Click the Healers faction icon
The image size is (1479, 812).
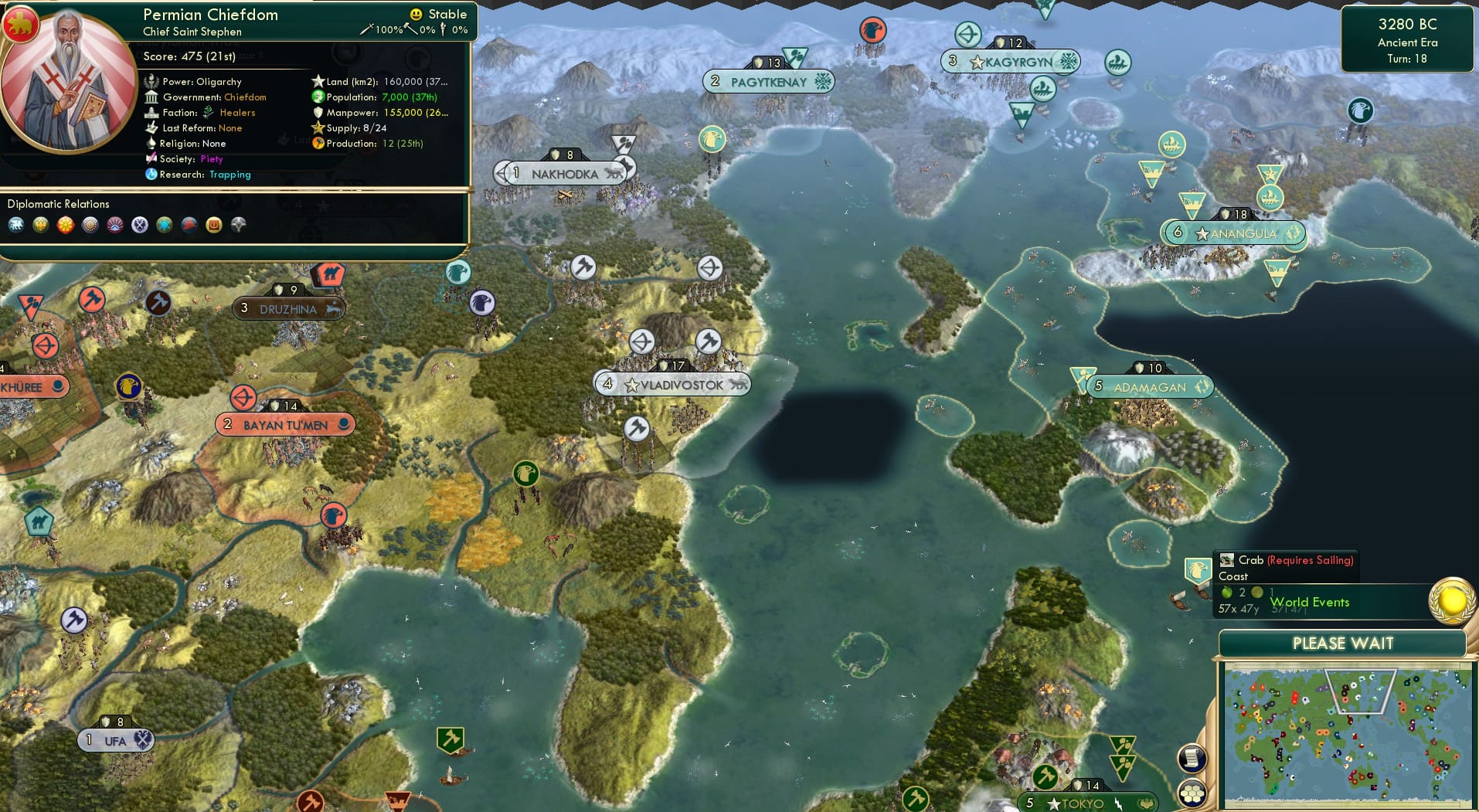207,112
